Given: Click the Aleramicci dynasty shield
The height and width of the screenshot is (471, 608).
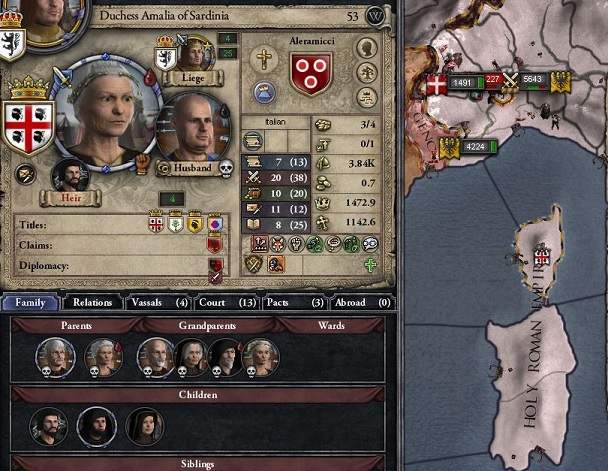Looking at the screenshot, I should click(311, 74).
